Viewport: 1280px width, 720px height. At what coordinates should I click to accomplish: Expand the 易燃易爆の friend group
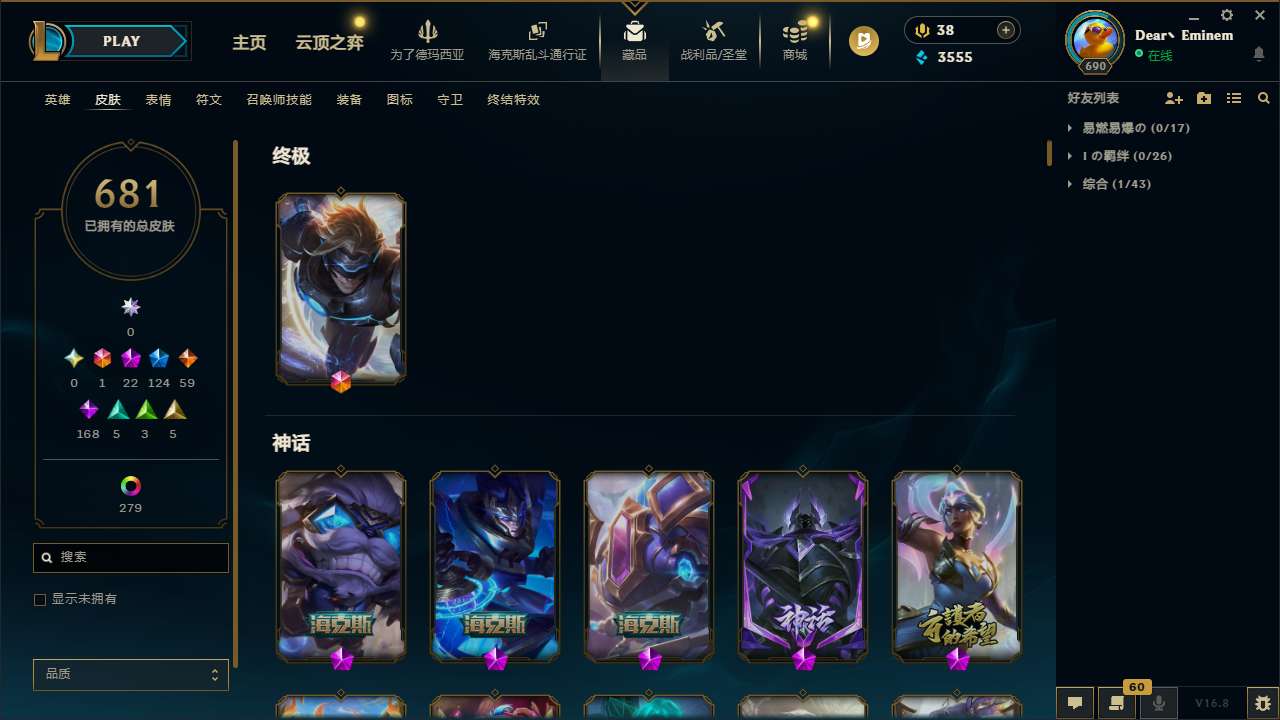(x=1128, y=128)
